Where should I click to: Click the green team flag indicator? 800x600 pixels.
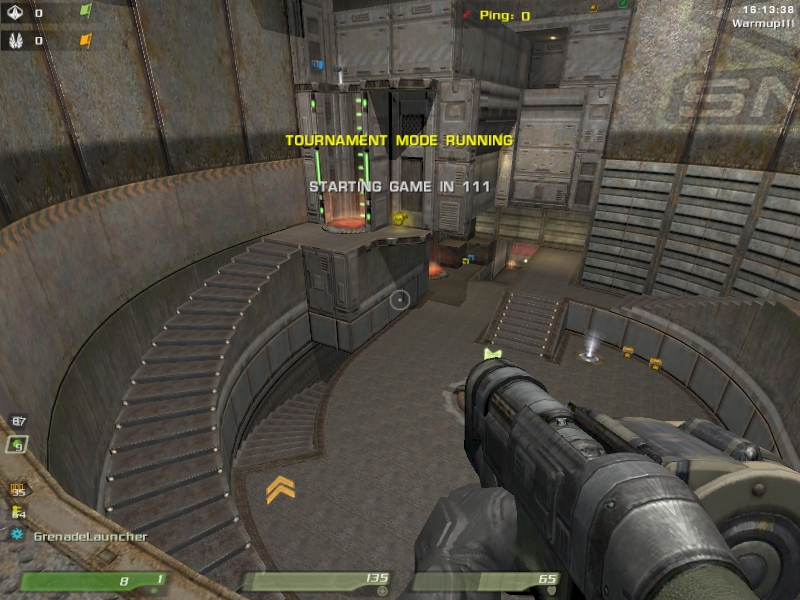(85, 12)
